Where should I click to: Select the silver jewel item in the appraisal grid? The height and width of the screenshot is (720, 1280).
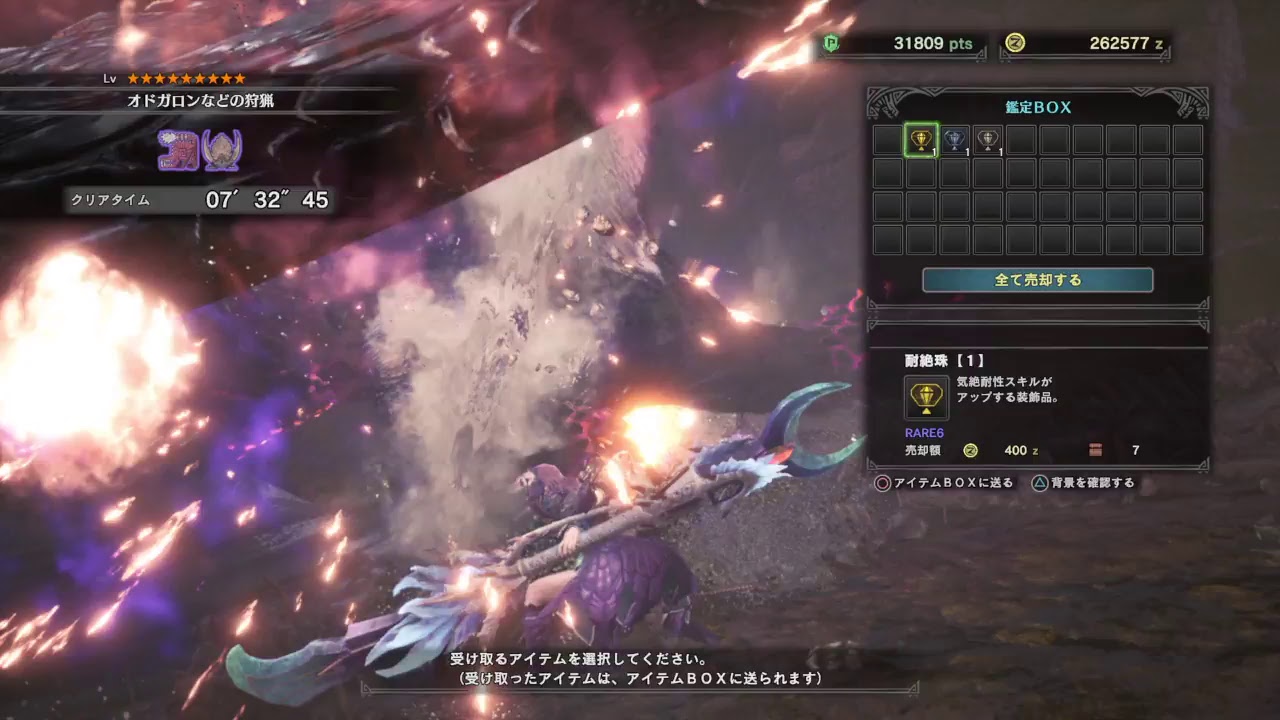point(956,141)
